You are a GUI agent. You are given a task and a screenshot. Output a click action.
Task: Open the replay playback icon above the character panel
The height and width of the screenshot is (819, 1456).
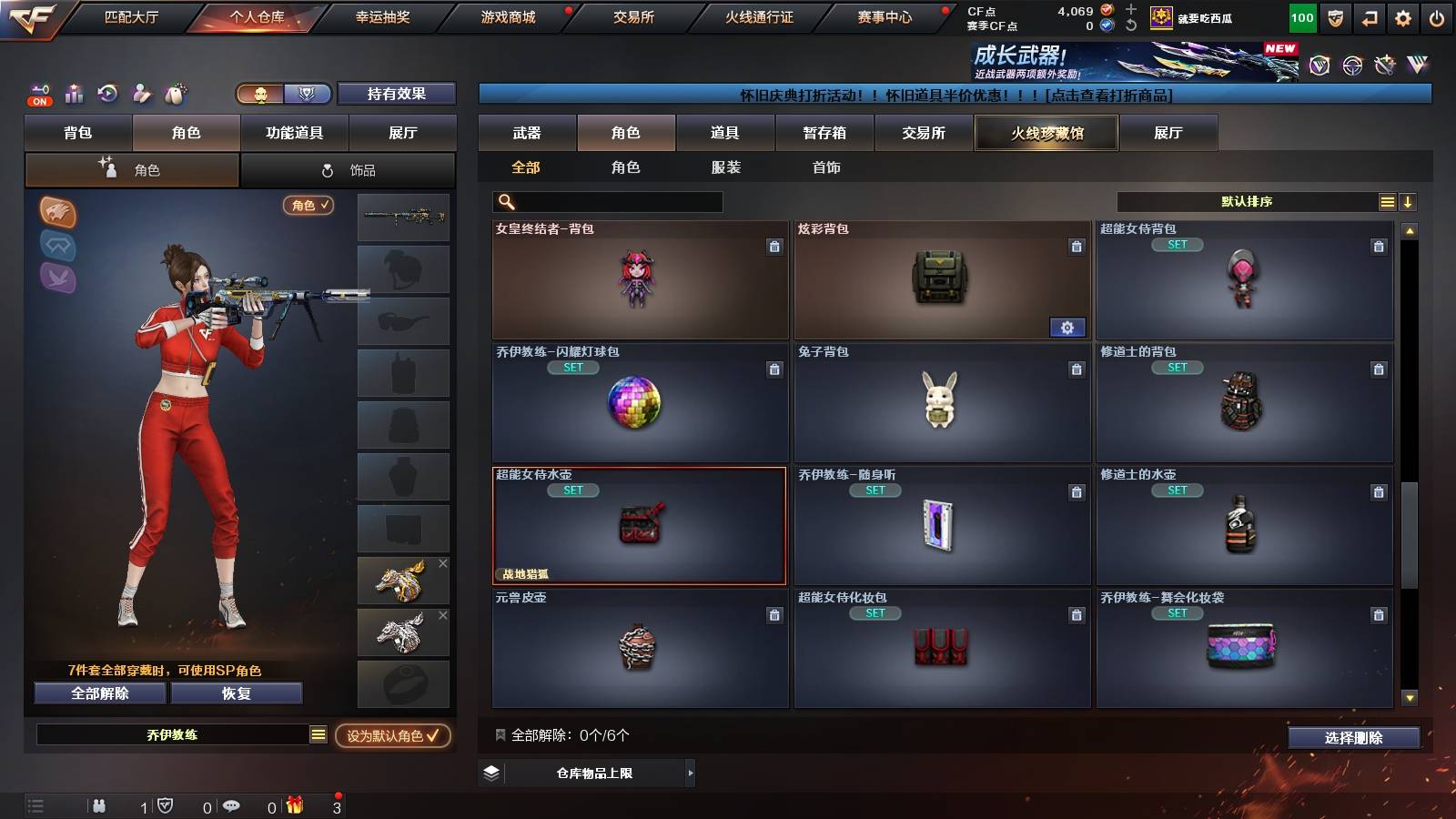pyautogui.click(x=108, y=94)
